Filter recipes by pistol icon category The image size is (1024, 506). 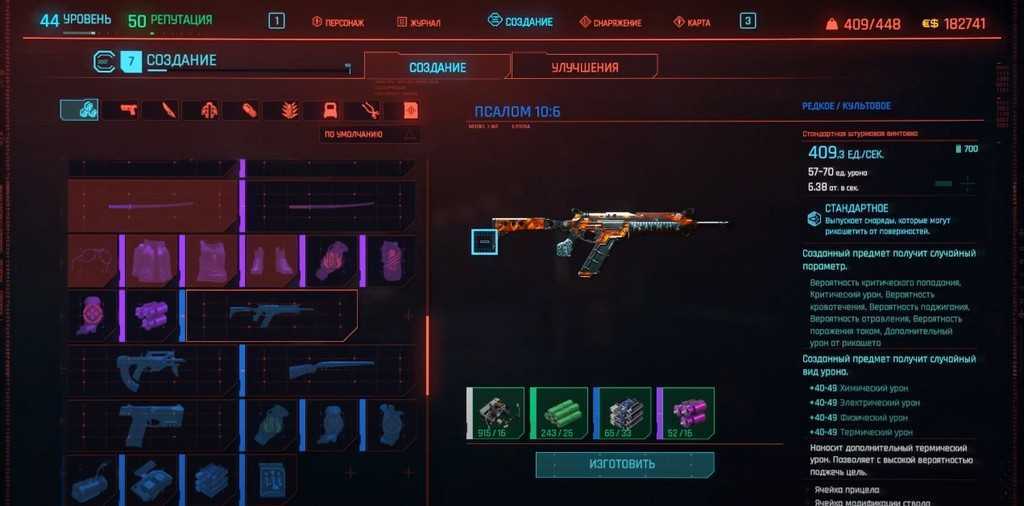point(128,109)
